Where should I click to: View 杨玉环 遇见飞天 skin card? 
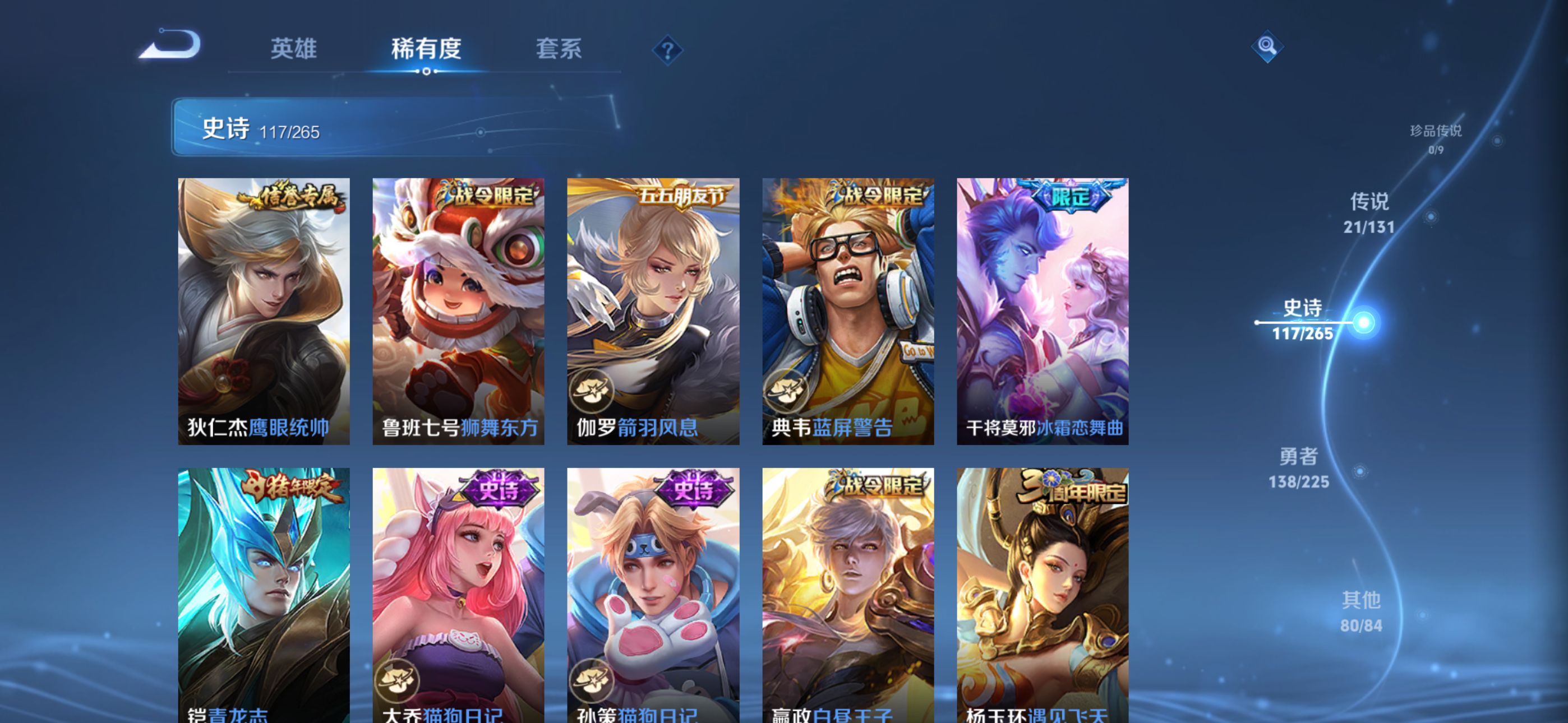click(1042, 595)
